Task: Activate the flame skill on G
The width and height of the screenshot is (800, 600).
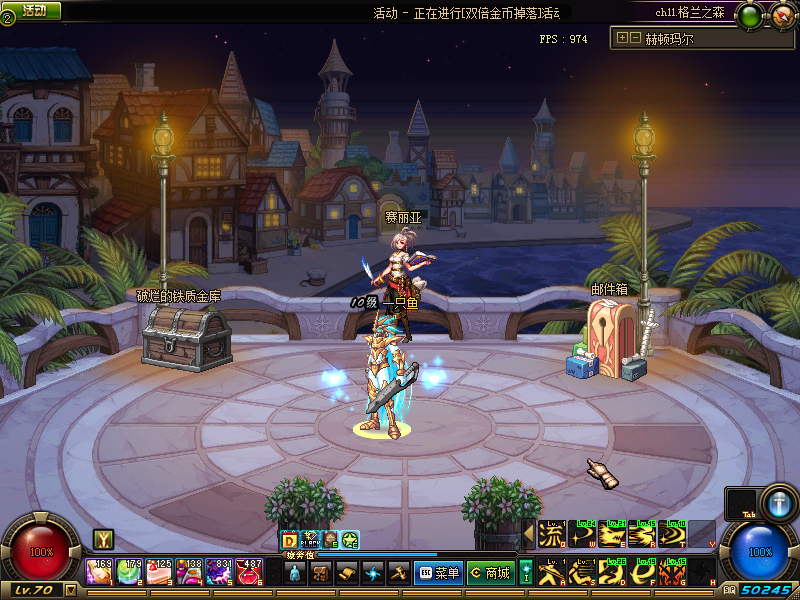Action: coord(672,572)
